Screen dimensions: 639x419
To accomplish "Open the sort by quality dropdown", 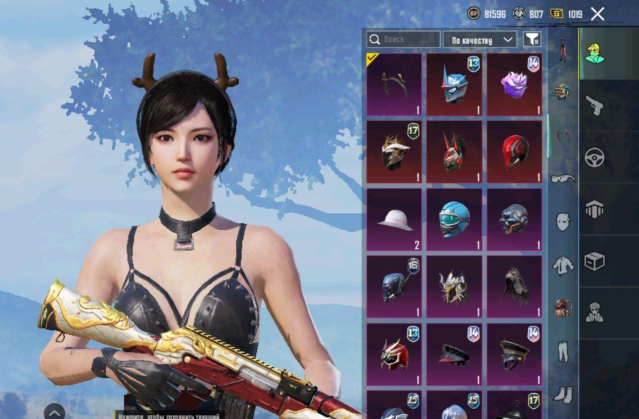I will click(x=480, y=39).
